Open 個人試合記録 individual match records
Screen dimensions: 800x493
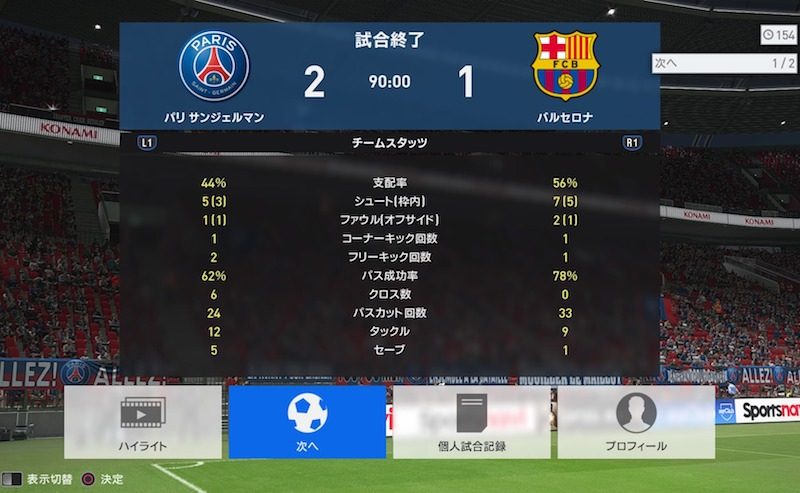pos(471,421)
